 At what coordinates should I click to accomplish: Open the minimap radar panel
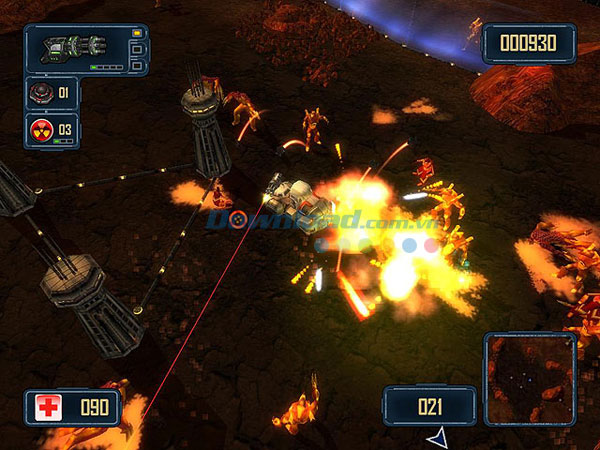click(x=528, y=377)
